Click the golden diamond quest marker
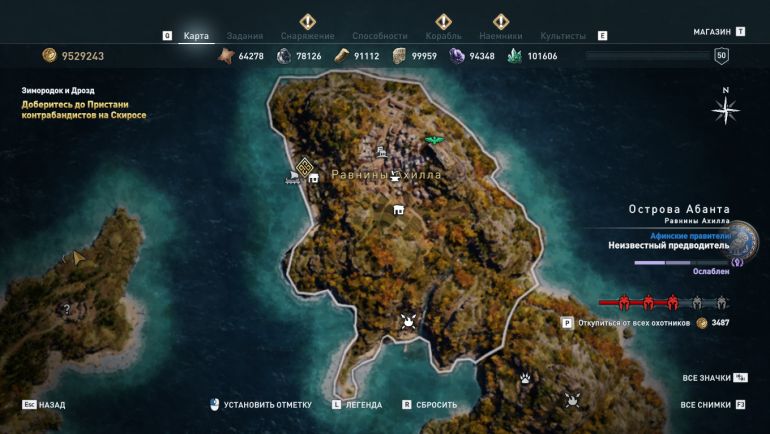The width and height of the screenshot is (770, 434). point(305,166)
